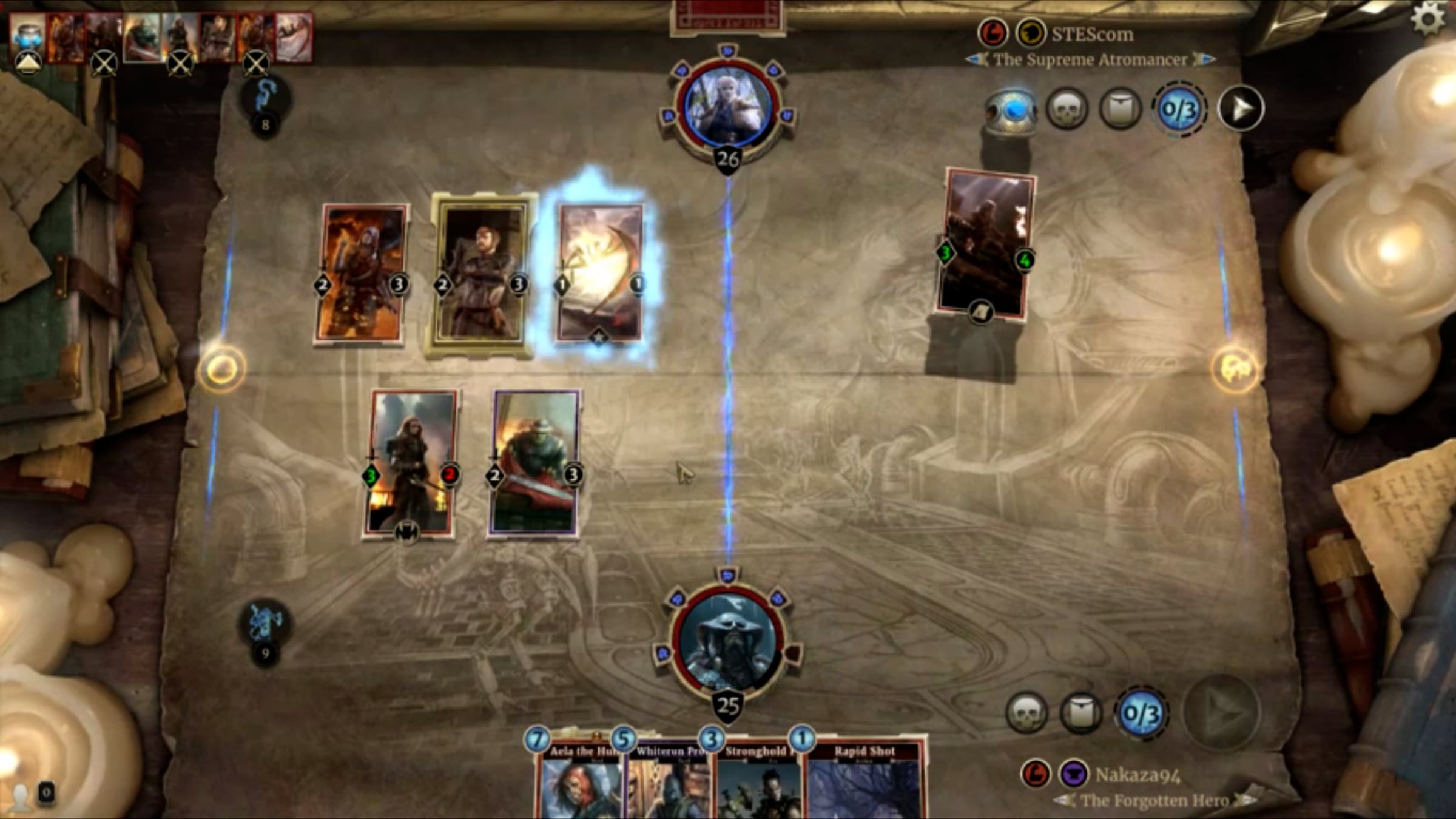The image size is (1456, 819).
Task: Click your end turn arrow button
Action: pos(1221,712)
